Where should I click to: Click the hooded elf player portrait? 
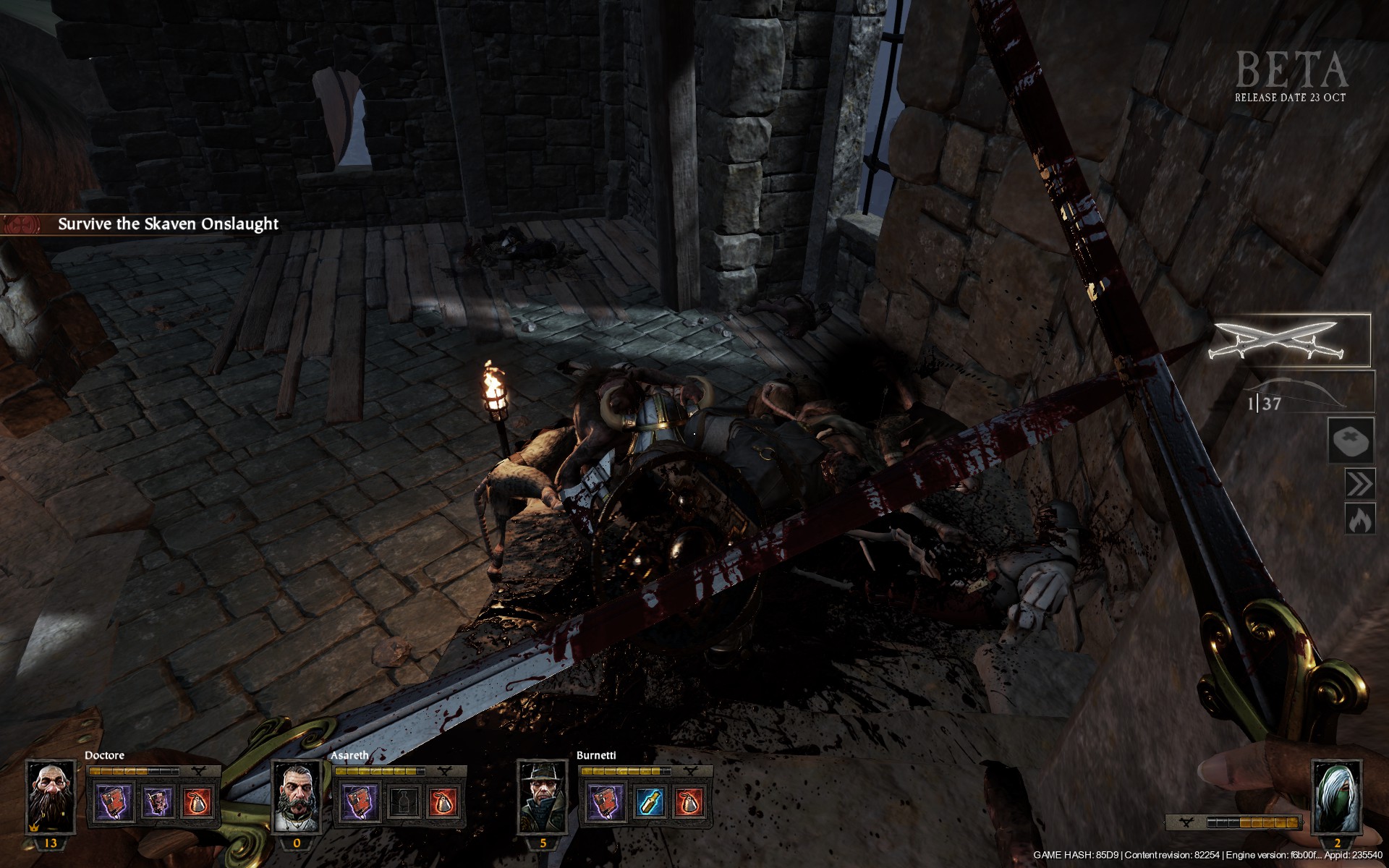tap(1336, 797)
